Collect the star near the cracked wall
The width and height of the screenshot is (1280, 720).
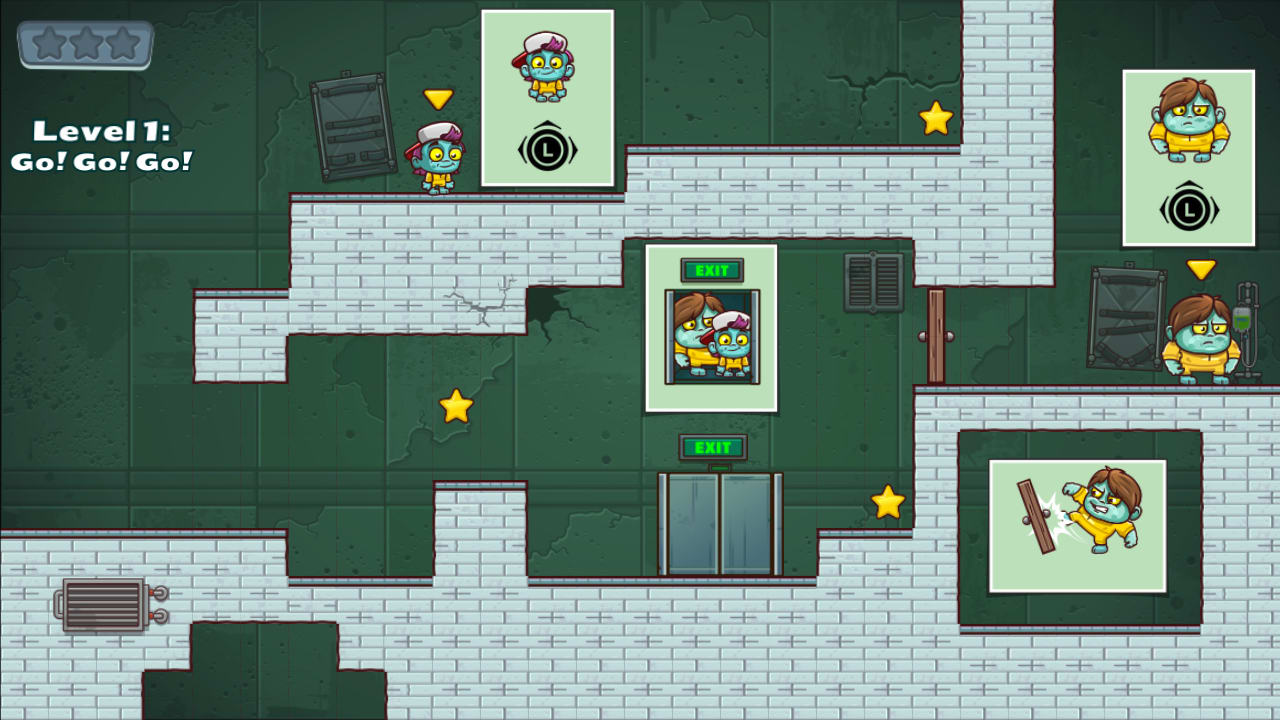(455, 406)
